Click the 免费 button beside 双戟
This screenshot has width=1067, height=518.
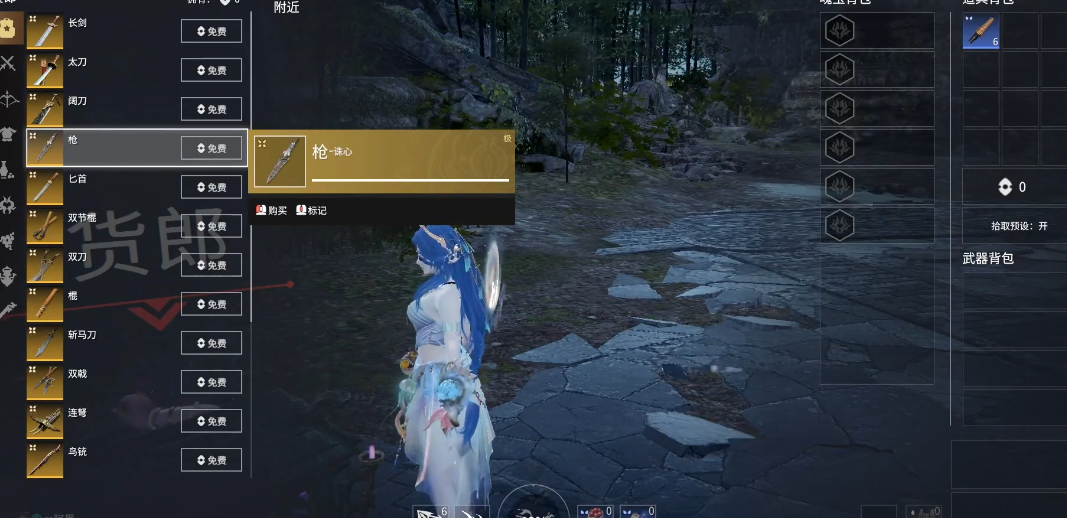tap(211, 382)
